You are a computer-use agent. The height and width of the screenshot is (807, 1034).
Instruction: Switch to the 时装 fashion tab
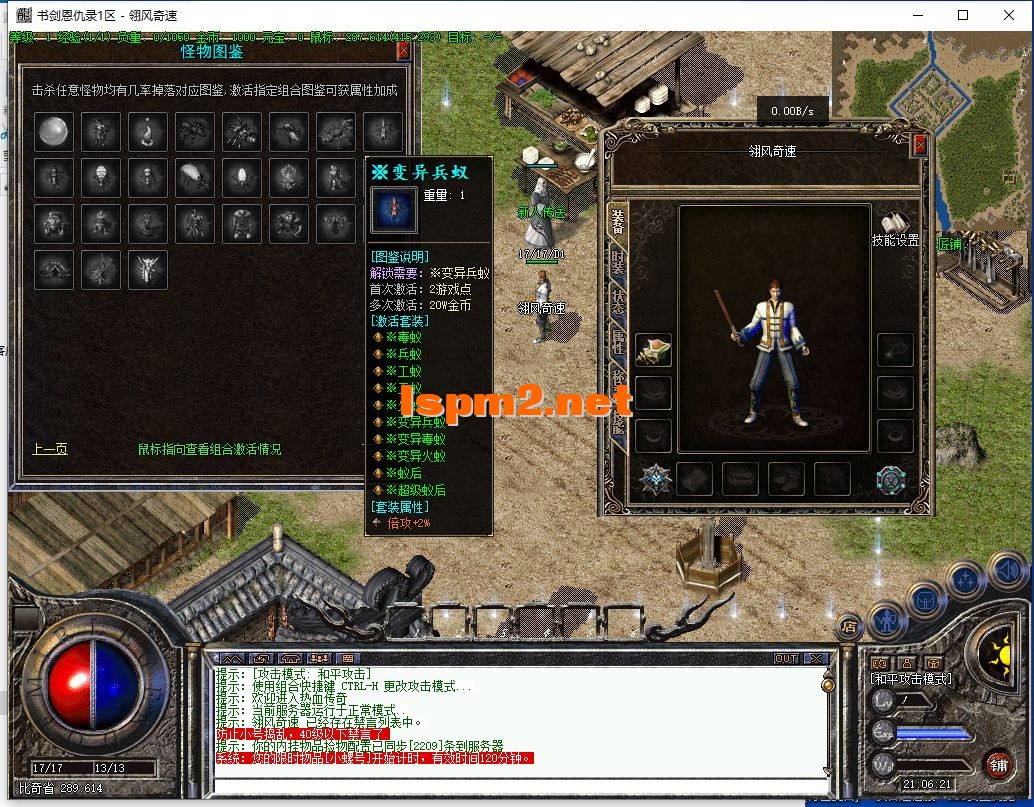[617, 267]
